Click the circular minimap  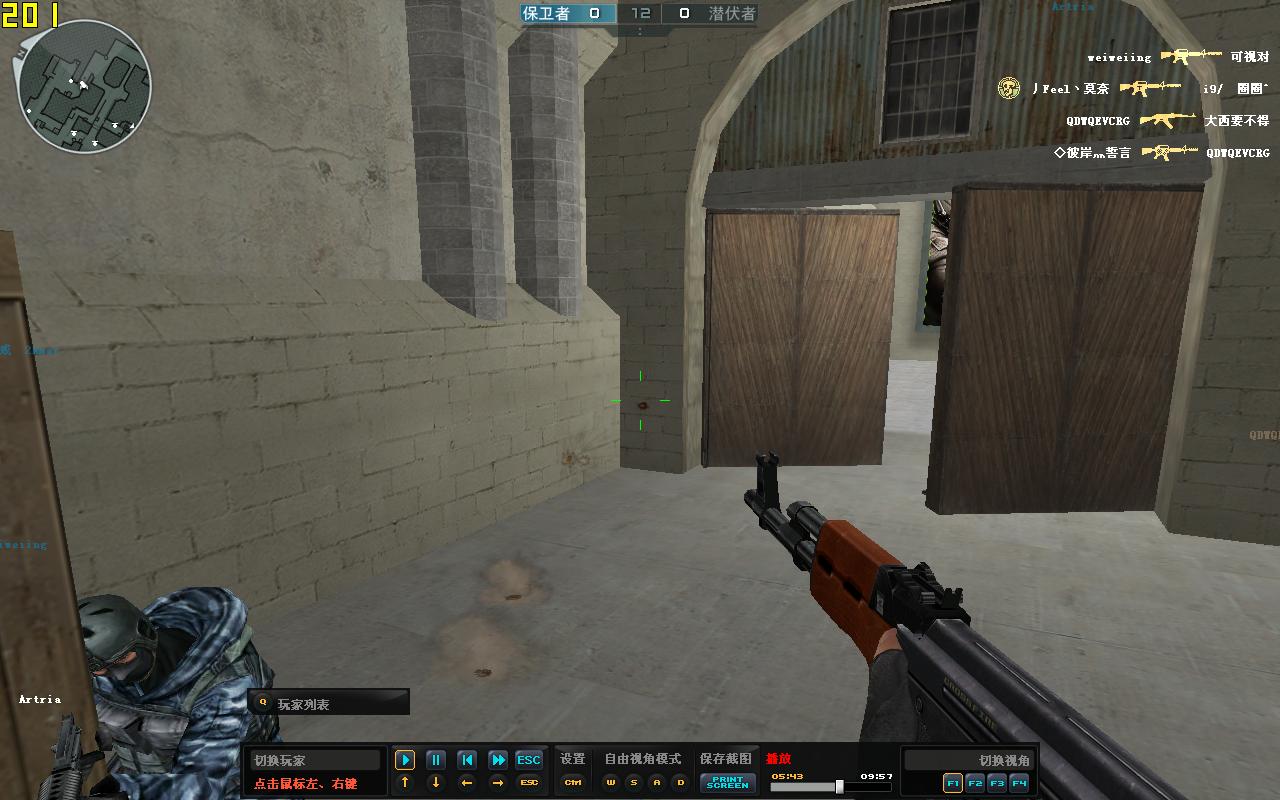pyautogui.click(x=84, y=86)
